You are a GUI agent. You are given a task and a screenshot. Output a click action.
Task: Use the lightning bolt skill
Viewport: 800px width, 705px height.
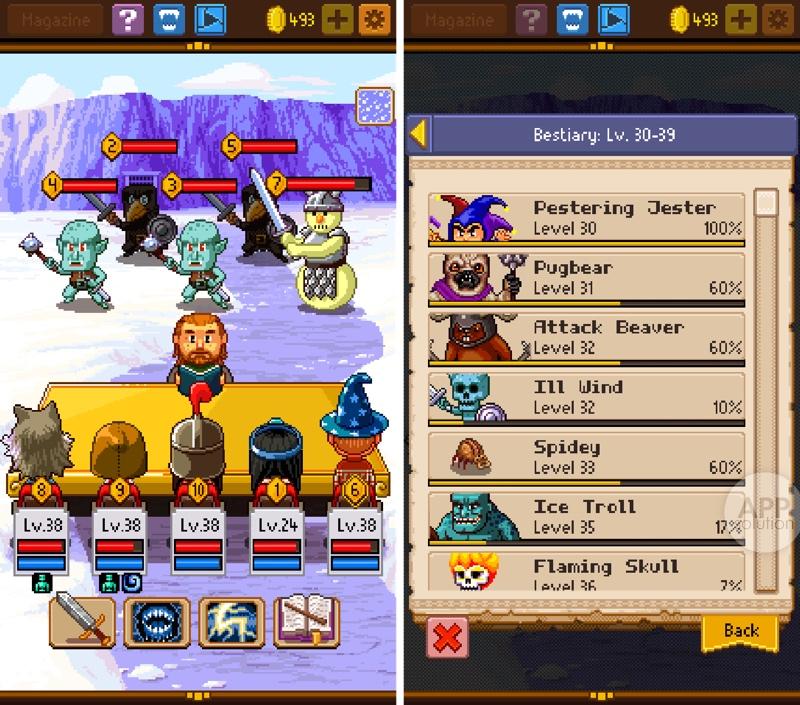click(231, 622)
